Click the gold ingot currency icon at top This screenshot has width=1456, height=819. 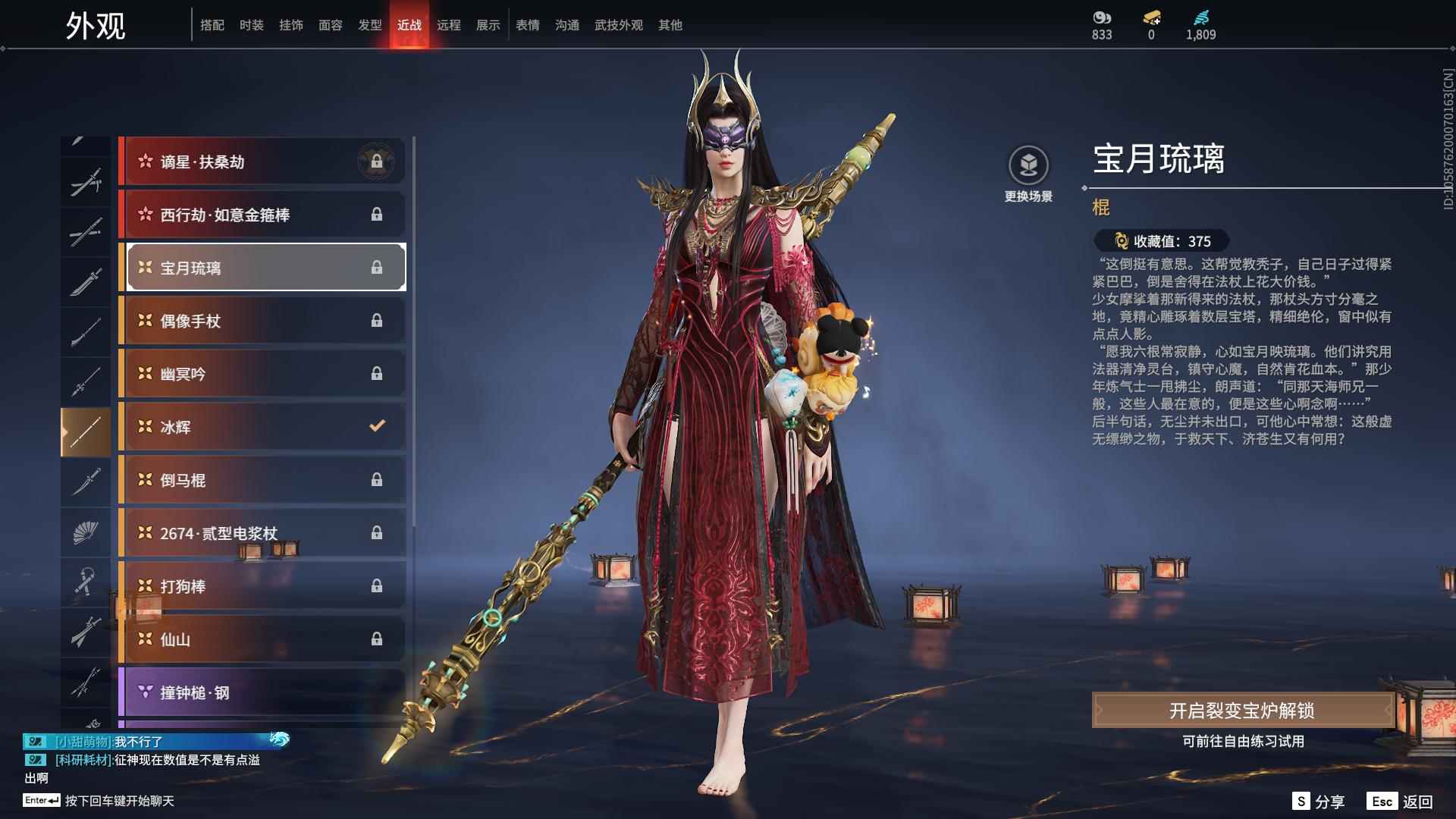[1150, 17]
